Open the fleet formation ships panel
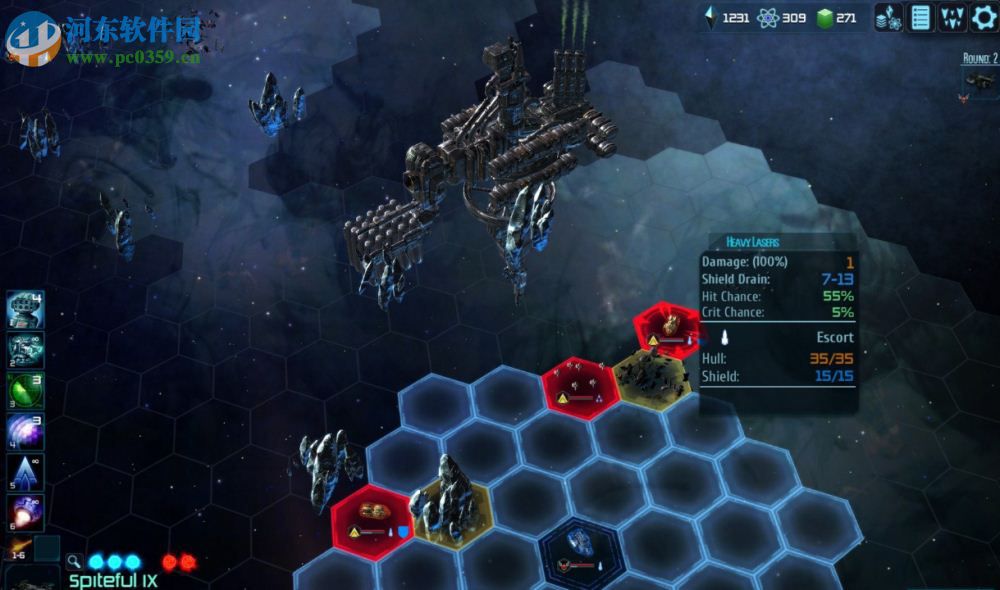The height and width of the screenshot is (590, 1000). [x=953, y=17]
